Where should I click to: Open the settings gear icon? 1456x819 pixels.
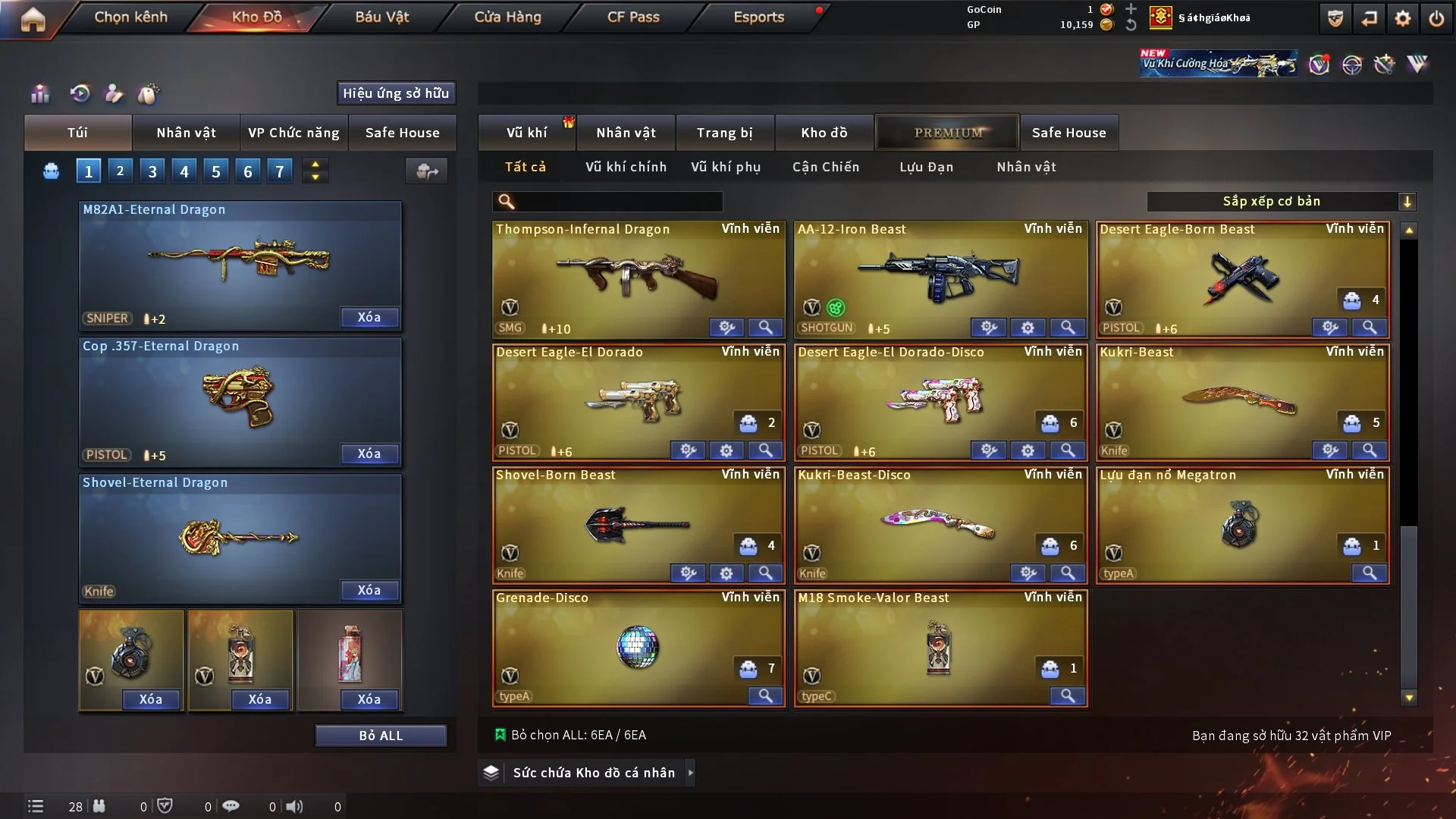point(1402,19)
